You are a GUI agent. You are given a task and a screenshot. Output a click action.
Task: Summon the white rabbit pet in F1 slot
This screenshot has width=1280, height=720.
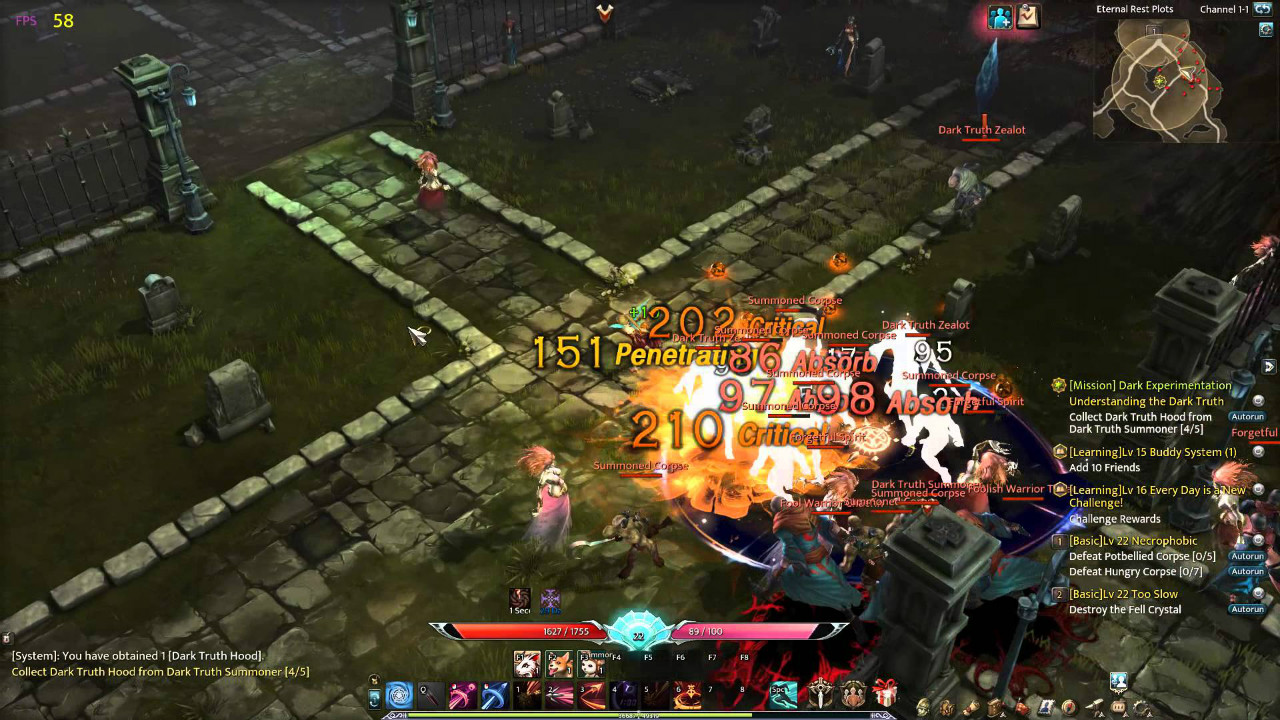[x=527, y=665]
